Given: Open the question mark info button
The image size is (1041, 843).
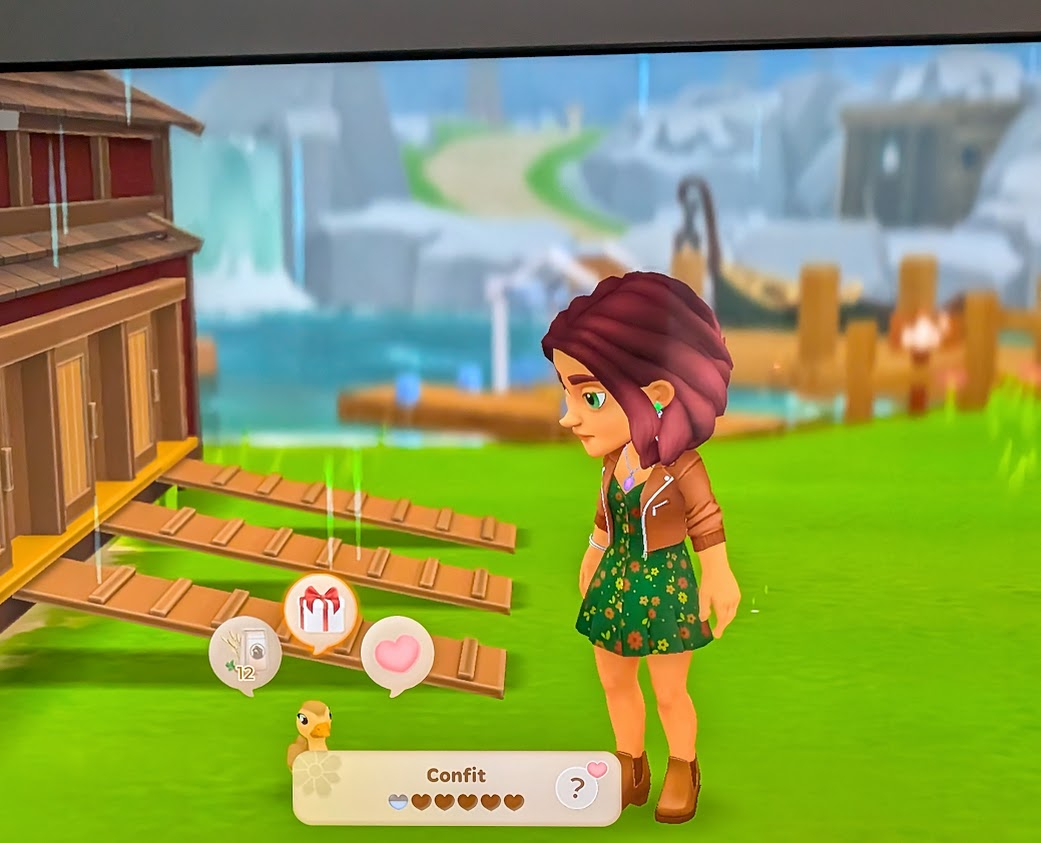Looking at the screenshot, I should pos(577,789).
